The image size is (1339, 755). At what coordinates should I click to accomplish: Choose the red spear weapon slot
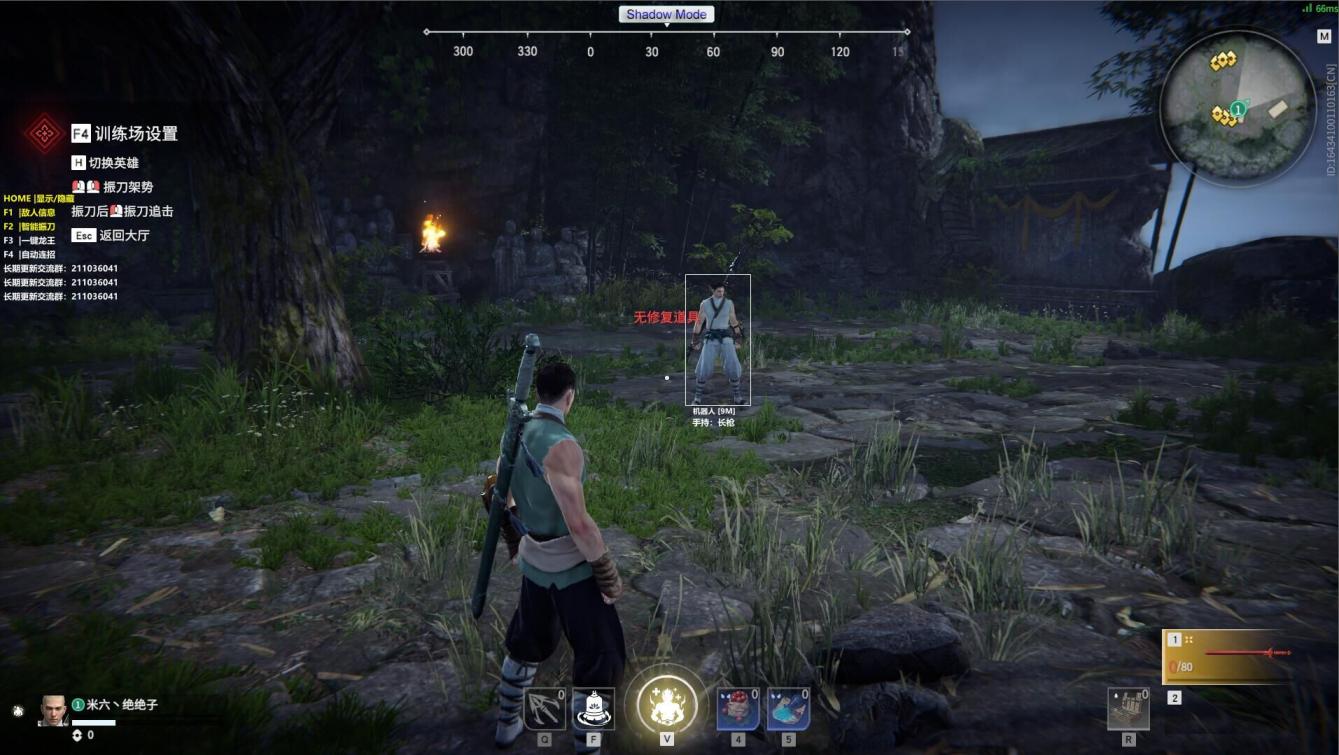point(1226,655)
